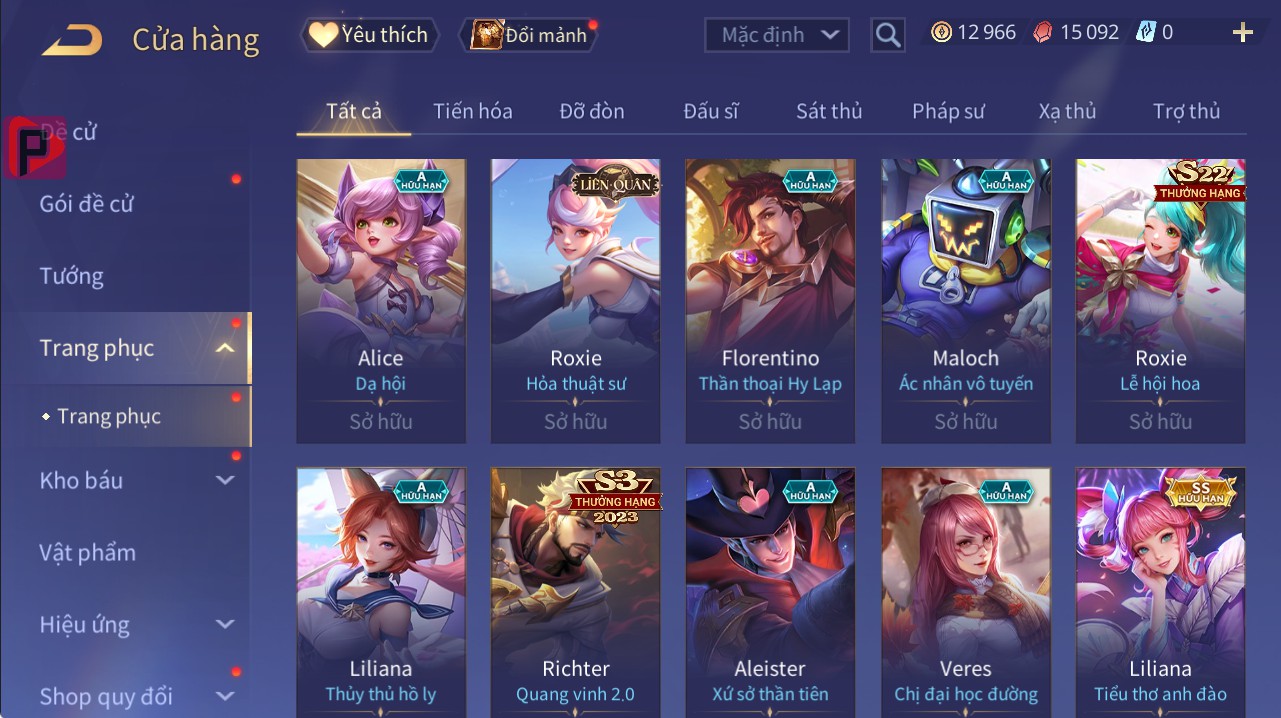Choose the Xạ thủ tab
Screen dimensions: 1281x718
click(1067, 111)
